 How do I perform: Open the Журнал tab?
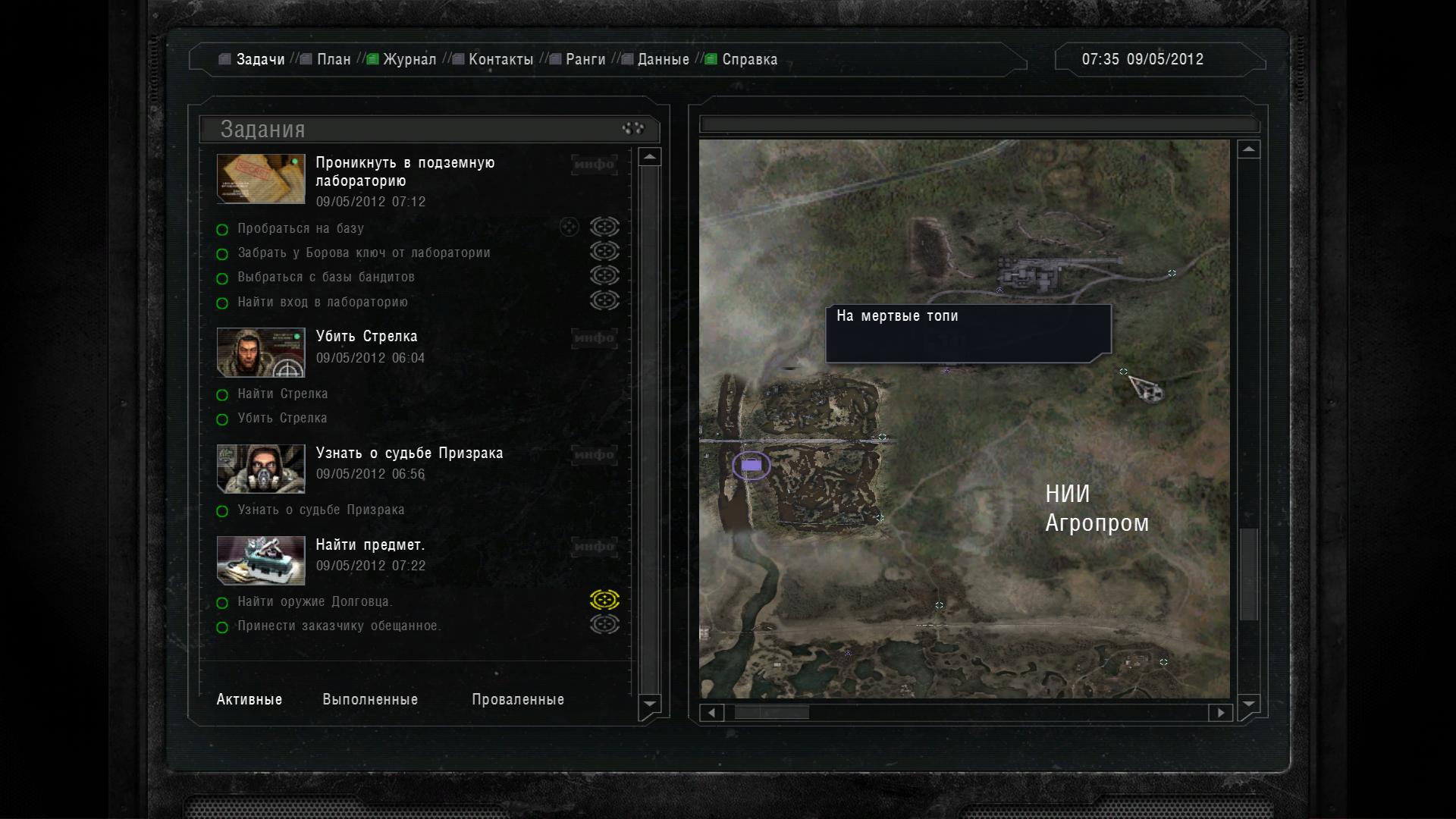pyautogui.click(x=409, y=59)
